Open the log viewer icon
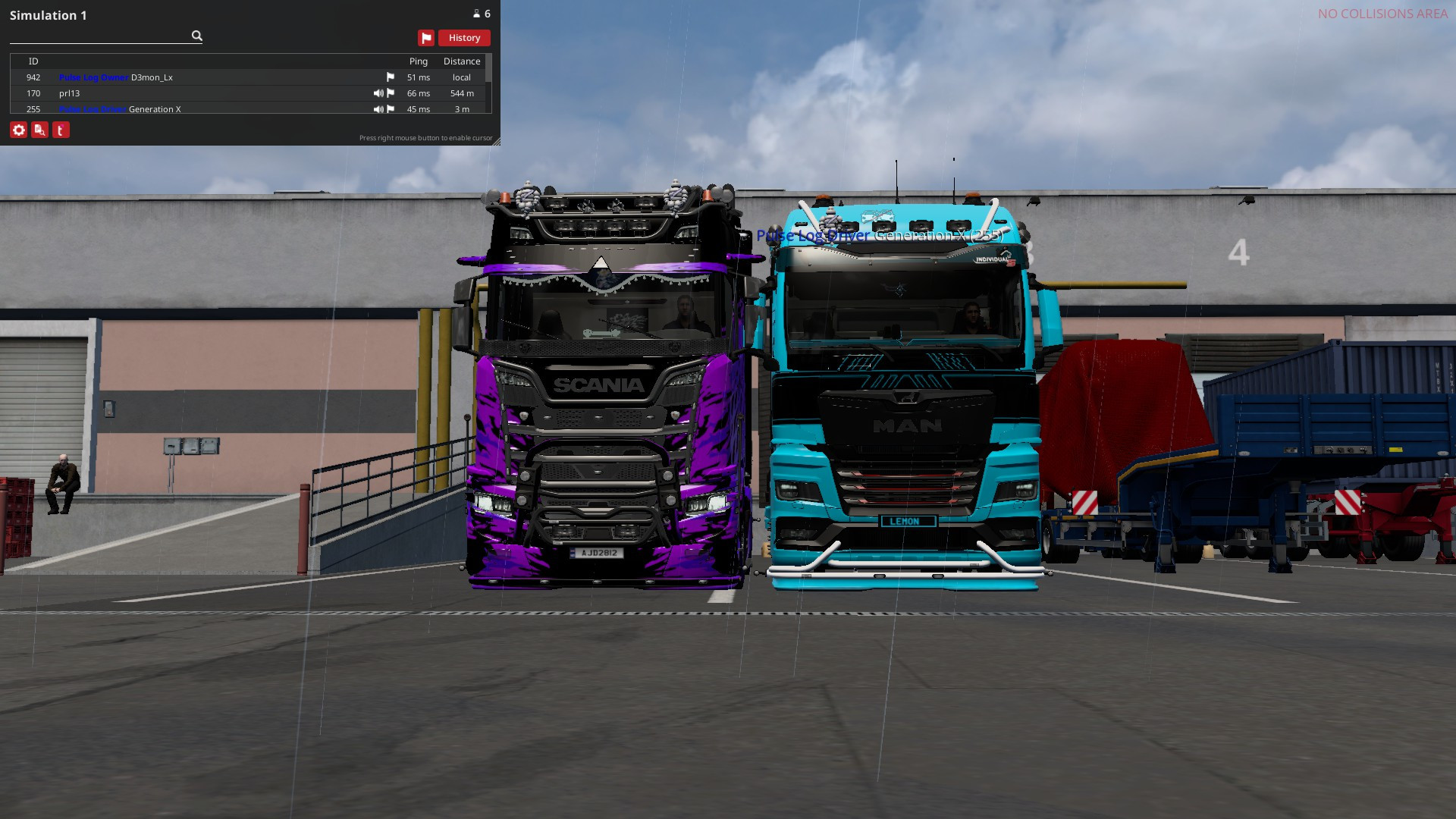The width and height of the screenshot is (1456, 819). coord(39,130)
